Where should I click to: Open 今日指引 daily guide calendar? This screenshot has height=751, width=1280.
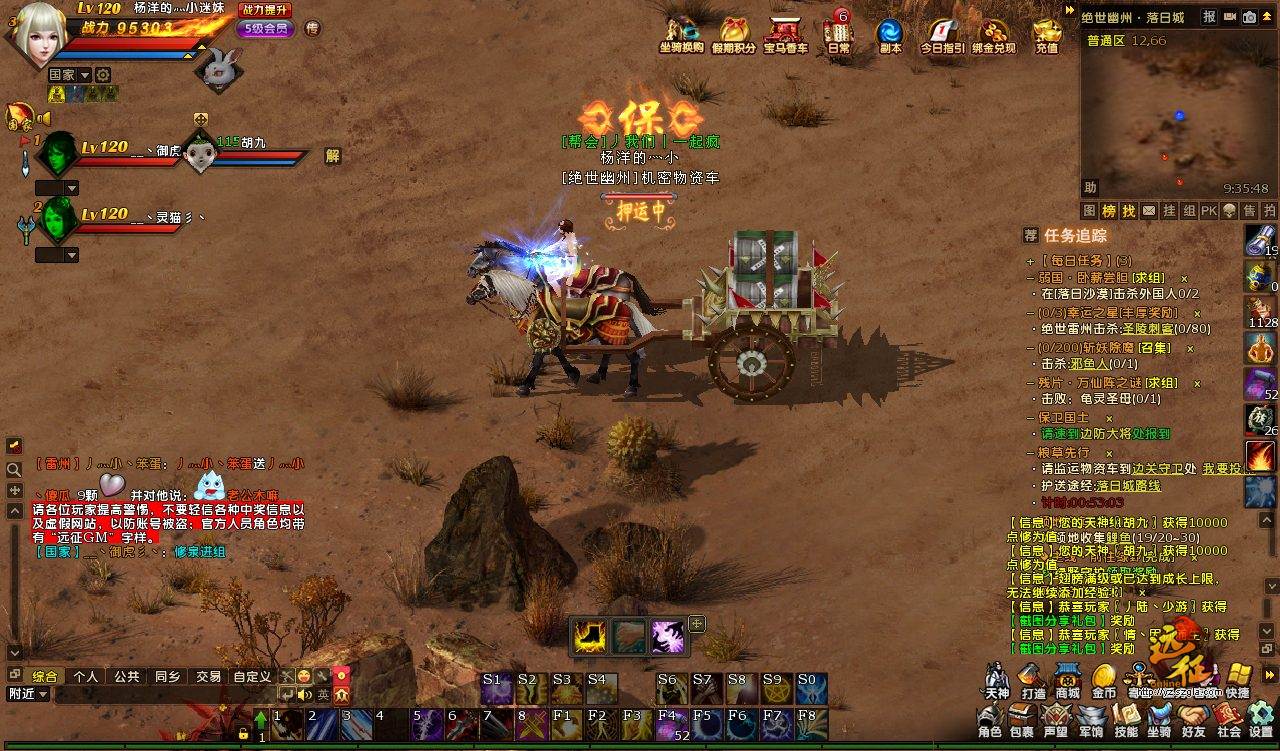click(941, 33)
